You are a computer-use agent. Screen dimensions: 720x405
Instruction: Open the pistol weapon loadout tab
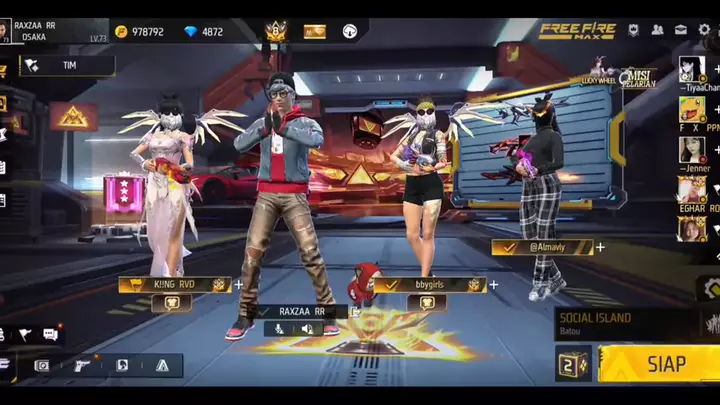(x=83, y=366)
